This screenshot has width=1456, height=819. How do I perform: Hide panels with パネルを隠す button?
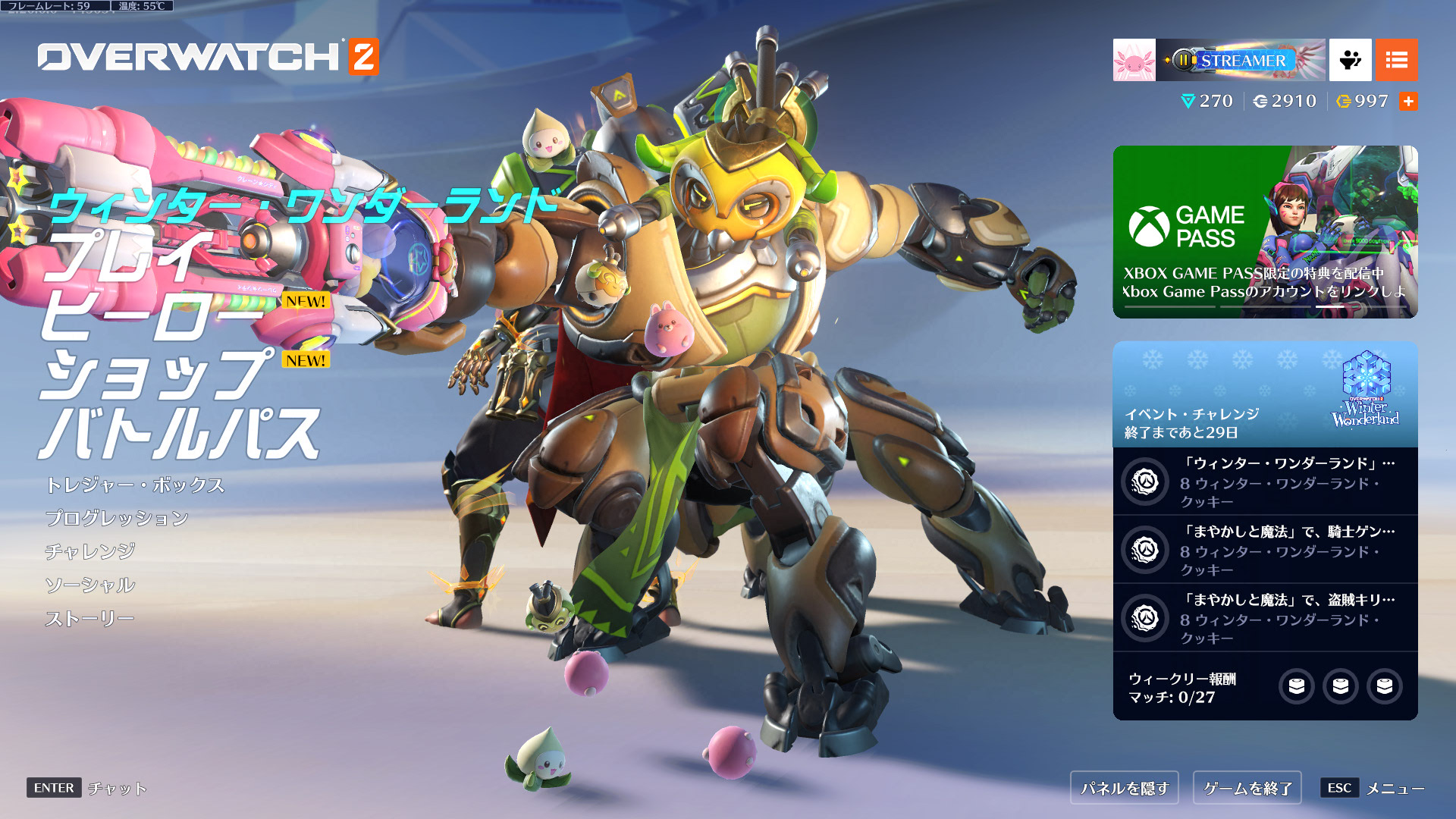1125,789
